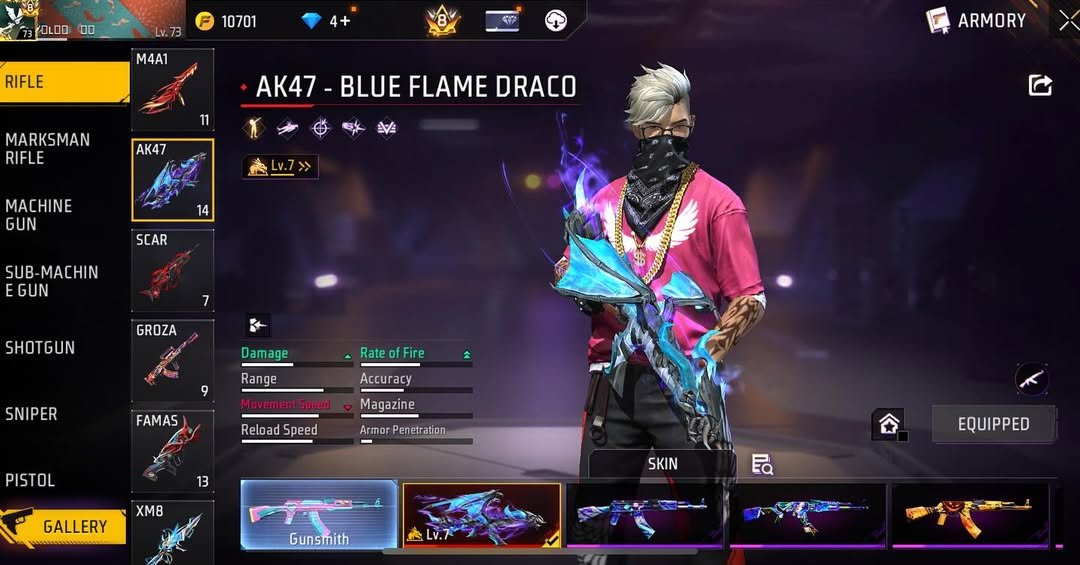Open the Lv.7 skin upgrade details
This screenshot has height=565, width=1080.
[280, 166]
